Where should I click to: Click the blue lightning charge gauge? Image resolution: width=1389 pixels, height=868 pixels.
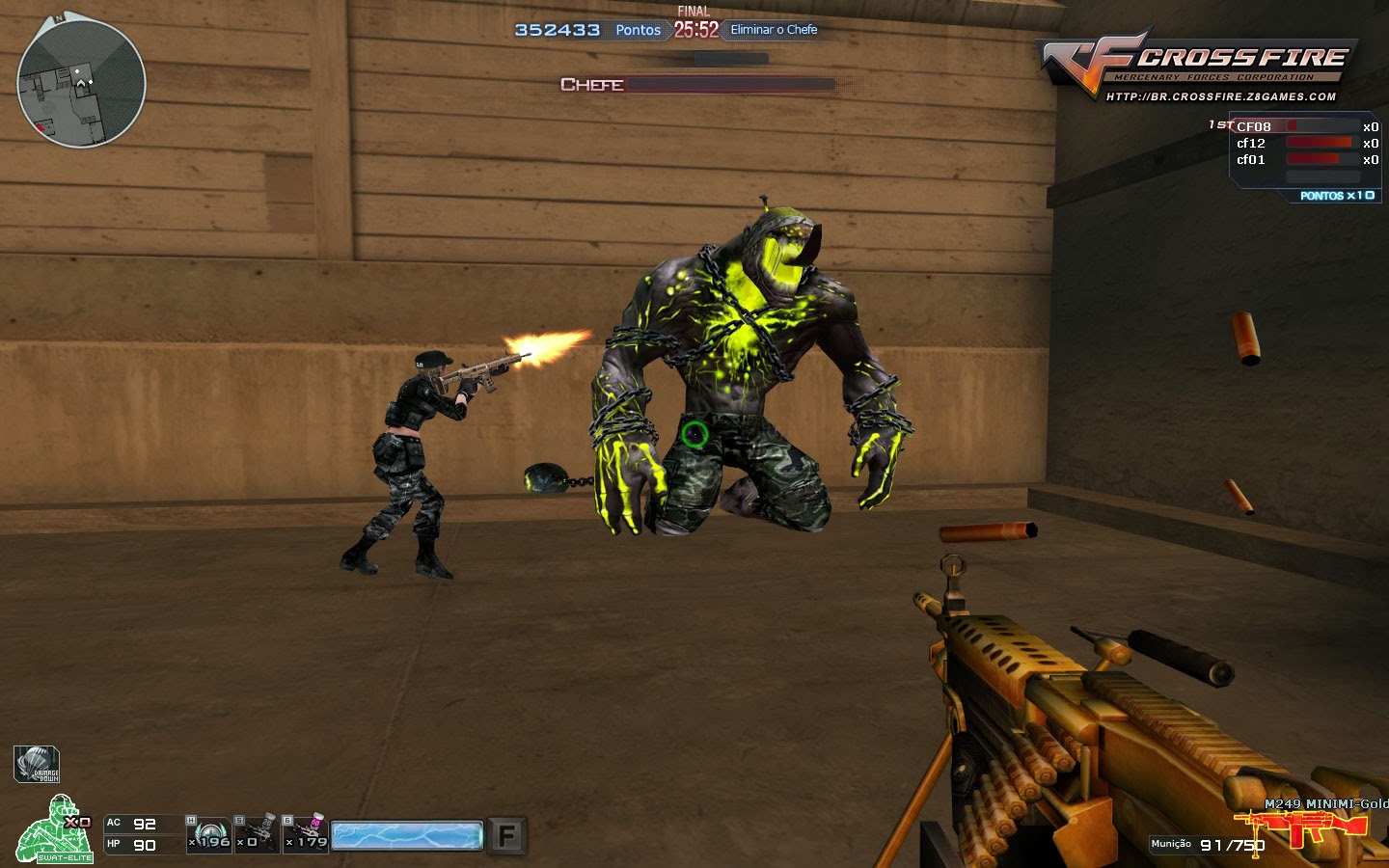click(x=406, y=835)
